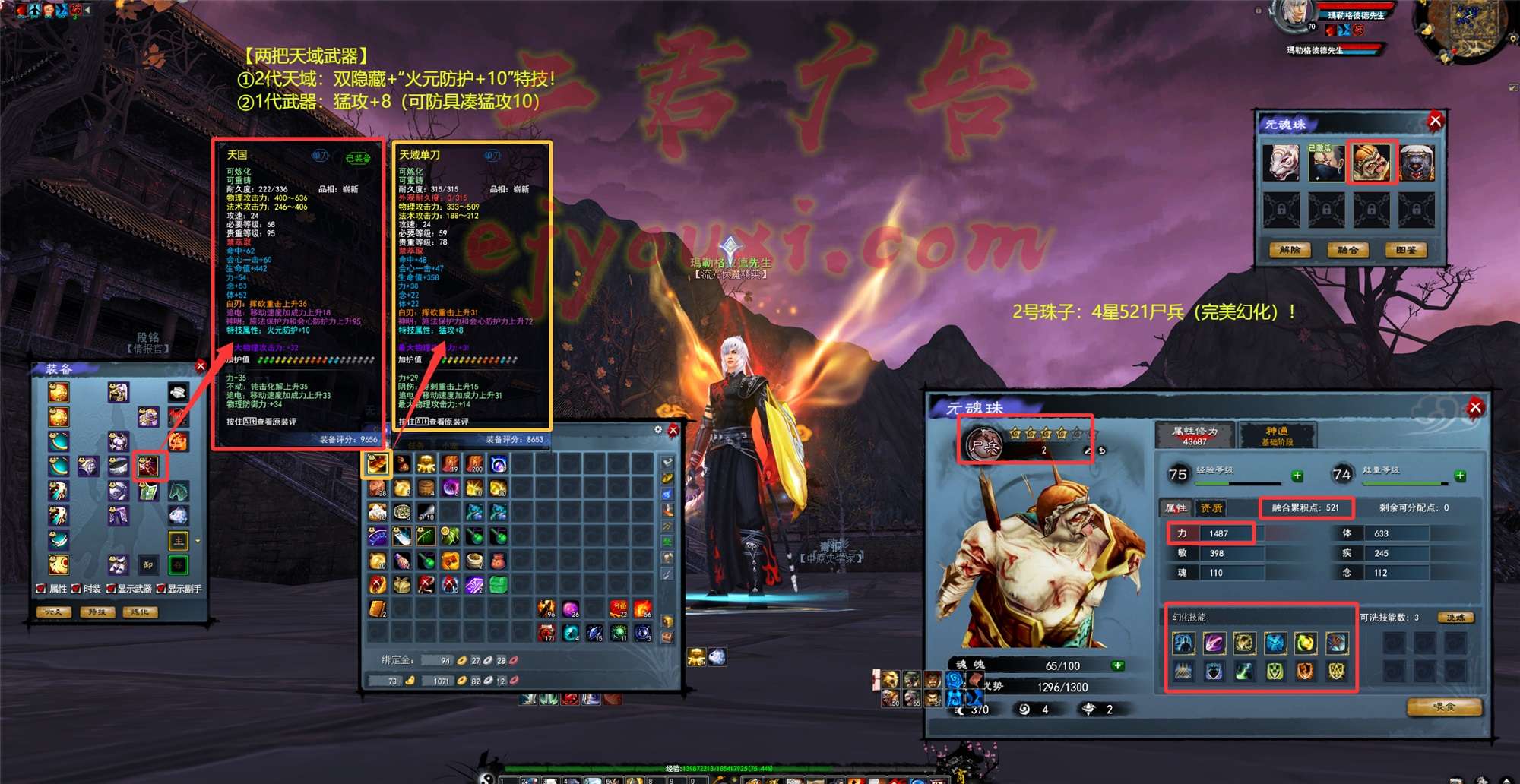Click the 喂食 feed button
The height and width of the screenshot is (784, 1520).
click(x=1443, y=707)
